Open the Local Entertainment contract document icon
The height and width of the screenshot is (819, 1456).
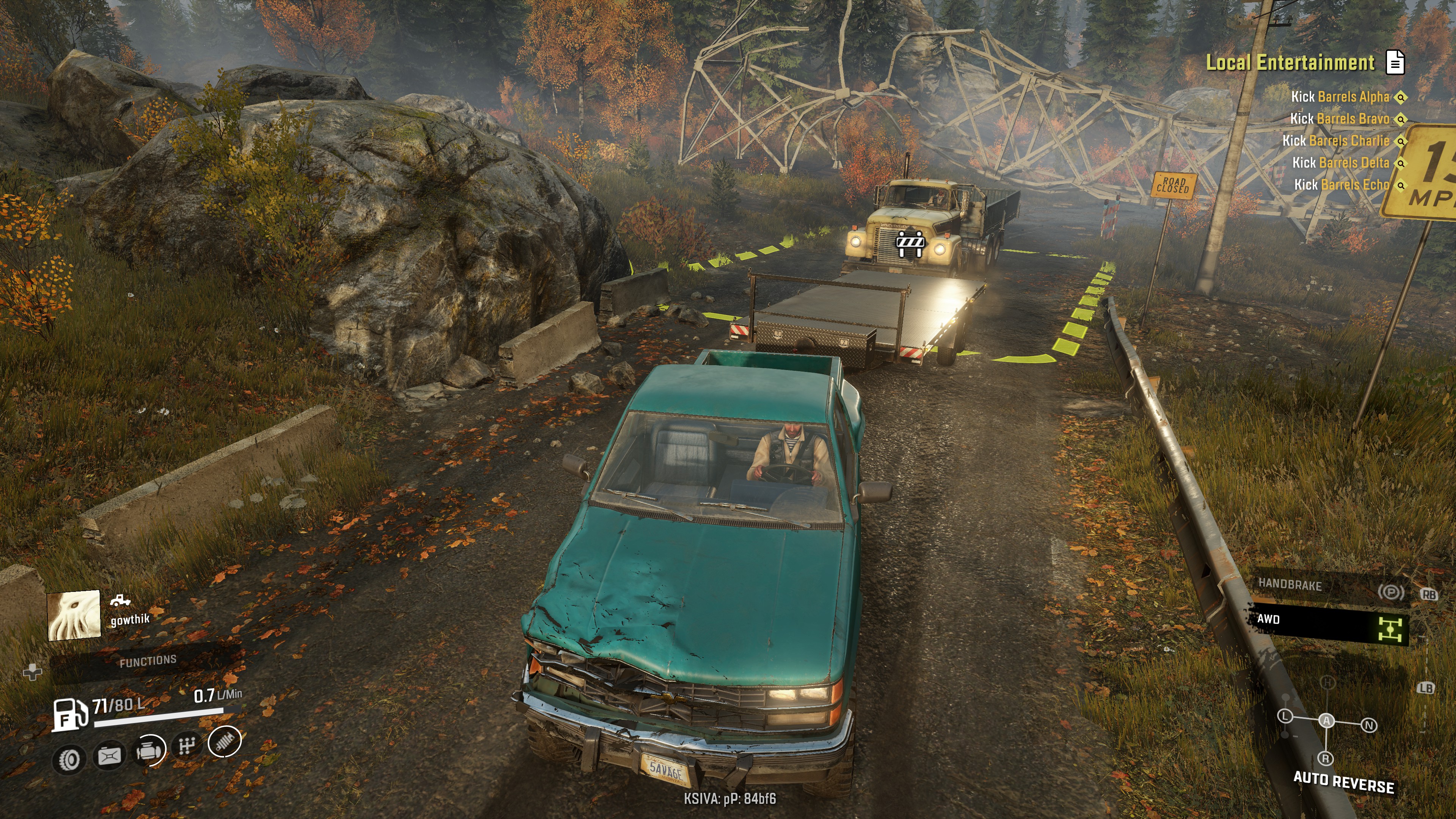point(1395,62)
